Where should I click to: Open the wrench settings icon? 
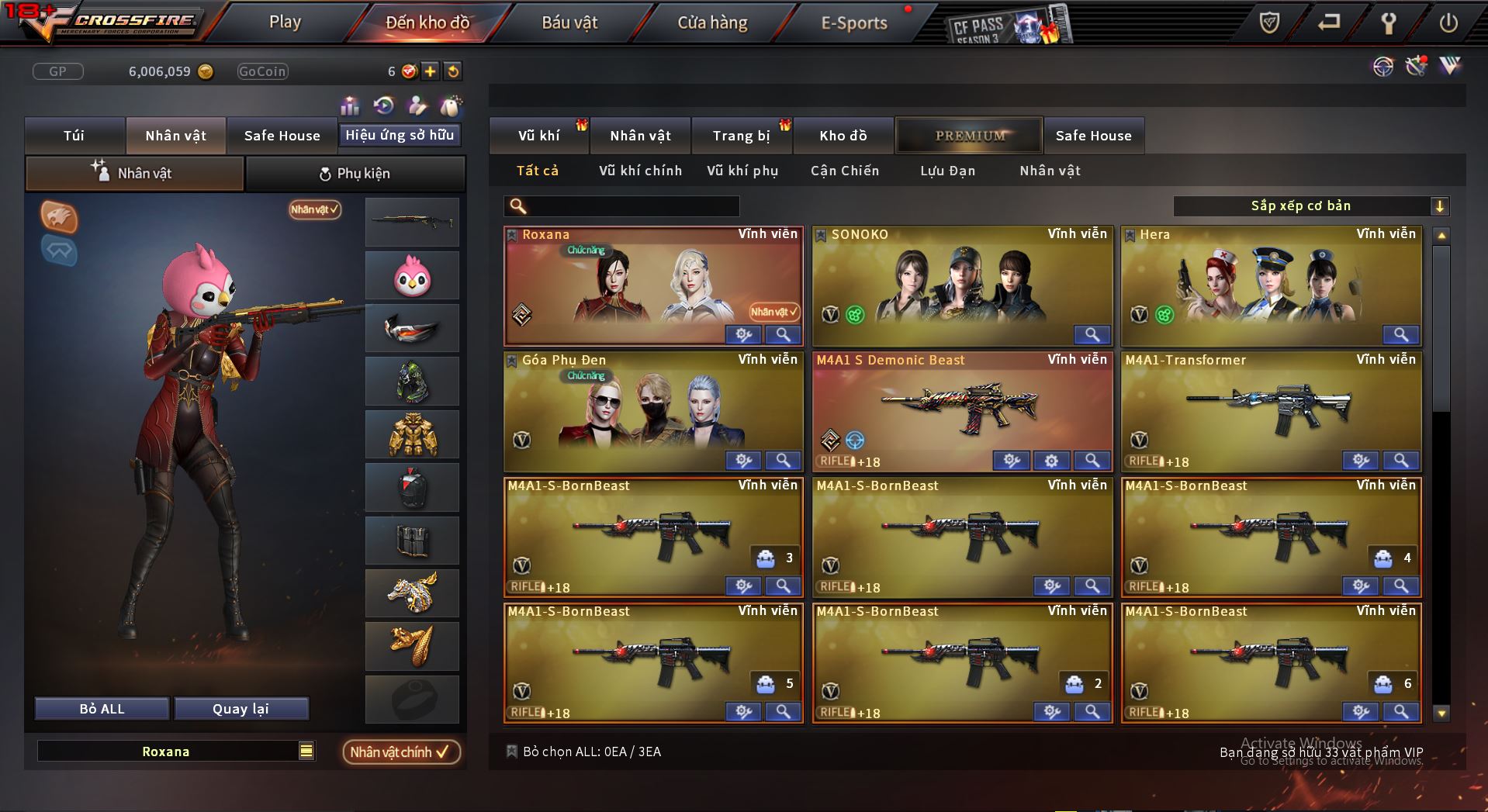coord(1389,23)
